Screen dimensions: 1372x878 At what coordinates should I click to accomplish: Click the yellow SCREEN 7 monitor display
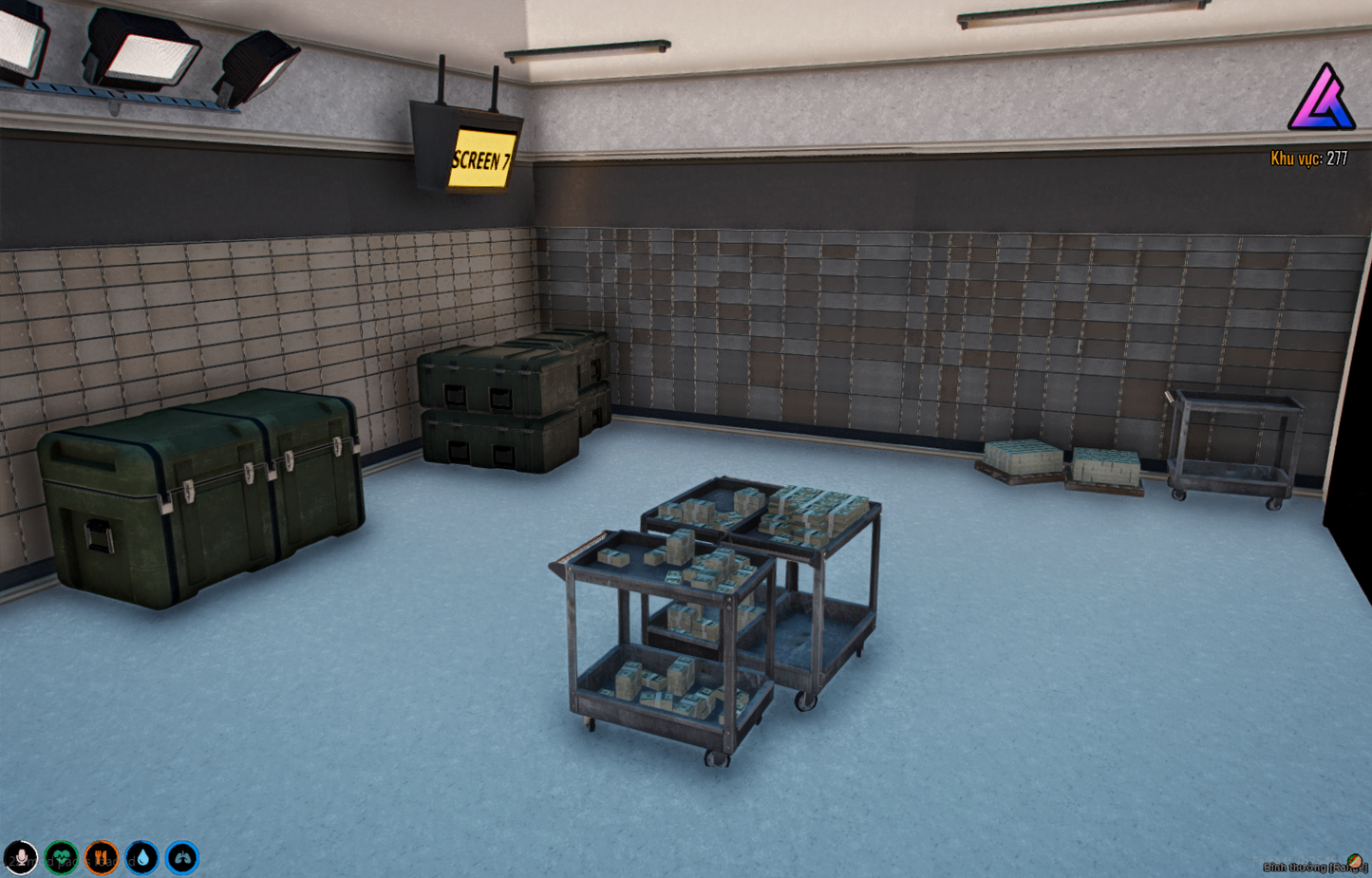click(481, 159)
